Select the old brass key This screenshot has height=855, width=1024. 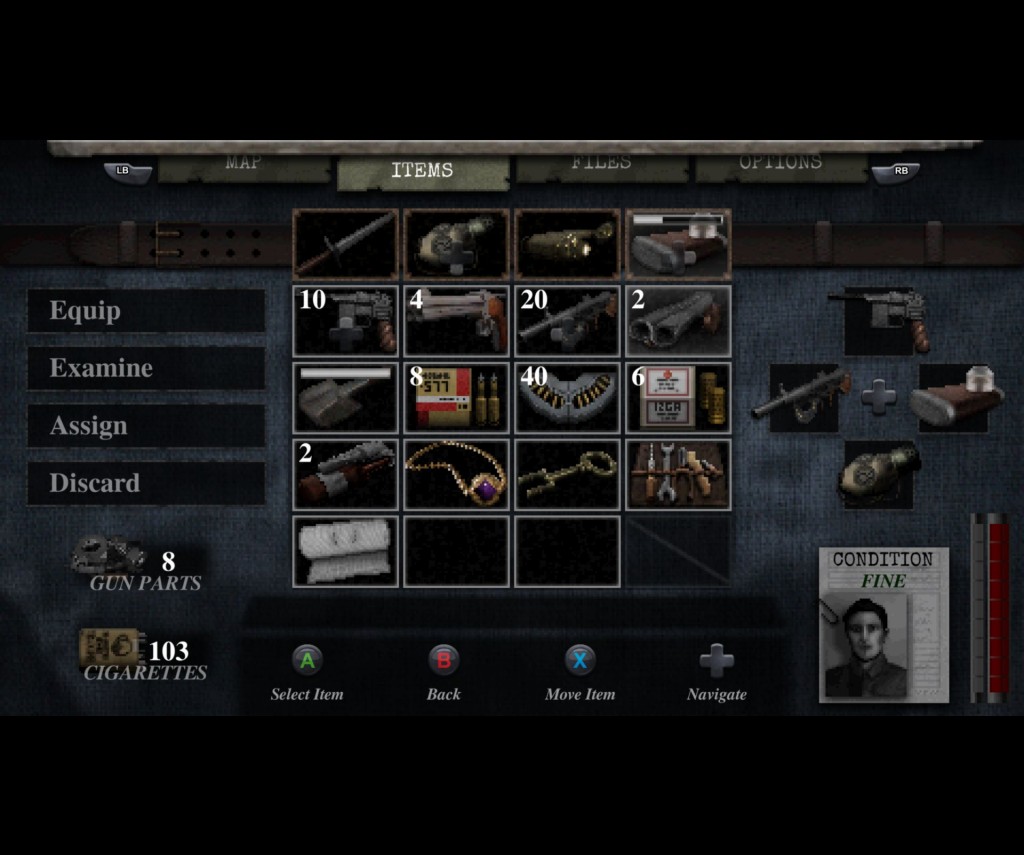568,475
